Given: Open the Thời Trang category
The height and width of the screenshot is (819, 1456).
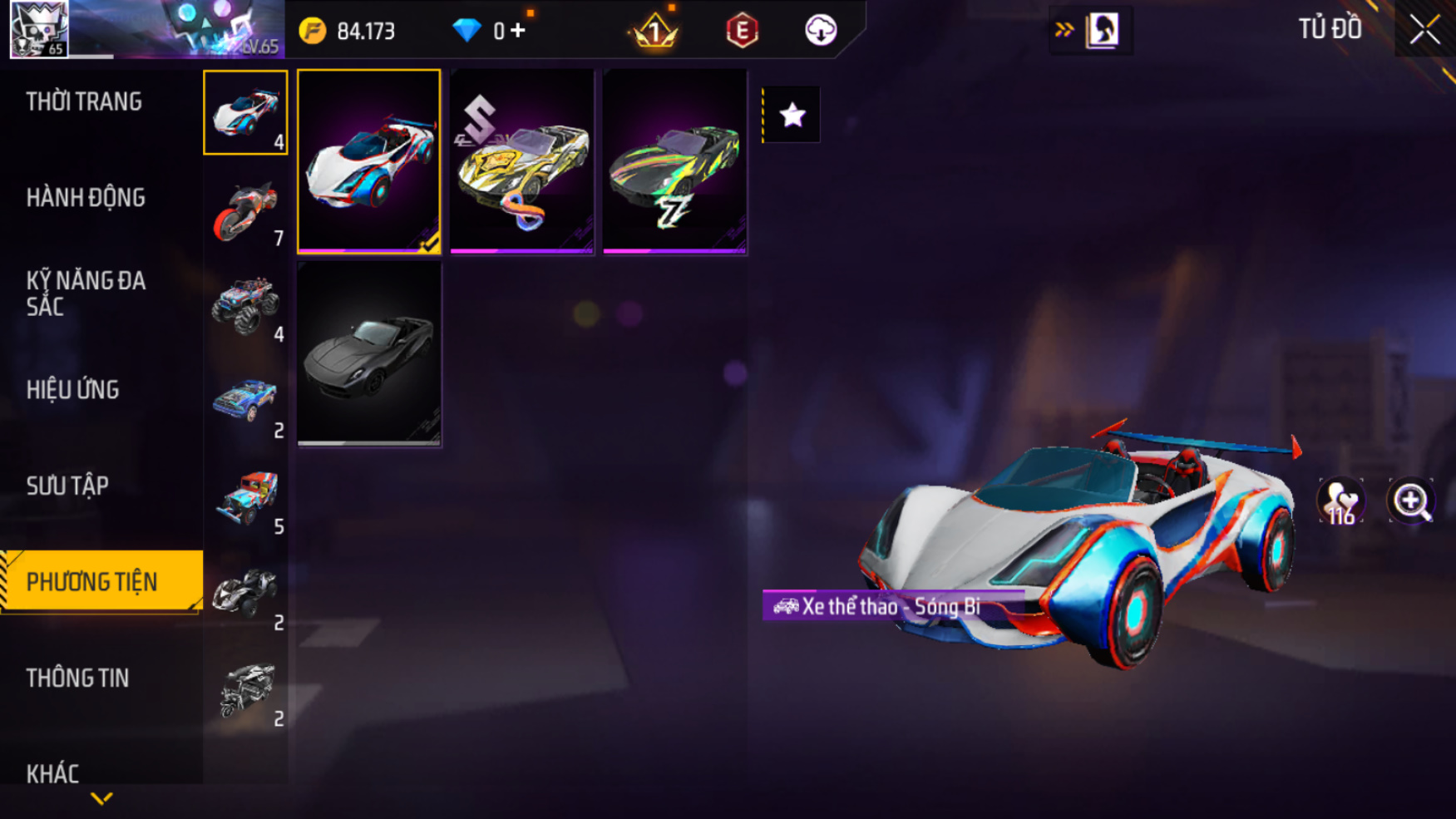Looking at the screenshot, I should click(84, 102).
